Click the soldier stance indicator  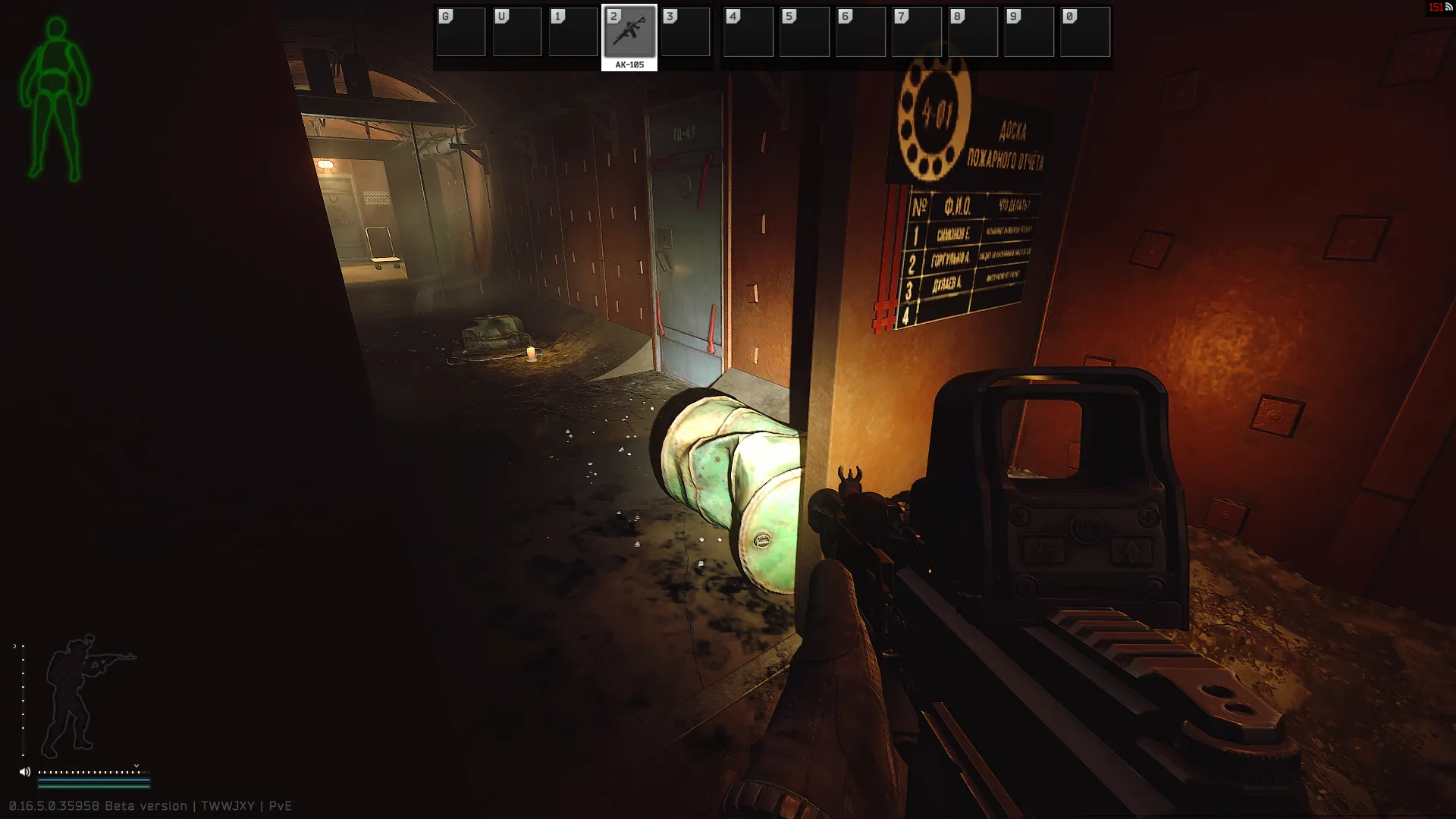[82, 694]
